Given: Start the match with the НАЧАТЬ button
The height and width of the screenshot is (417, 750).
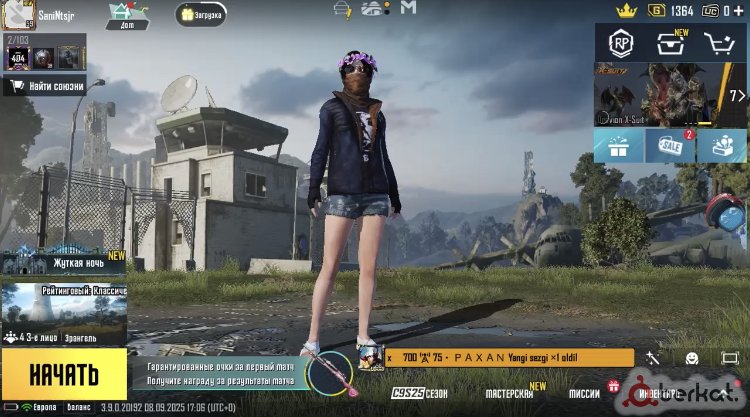Looking at the screenshot, I should coord(64,375).
